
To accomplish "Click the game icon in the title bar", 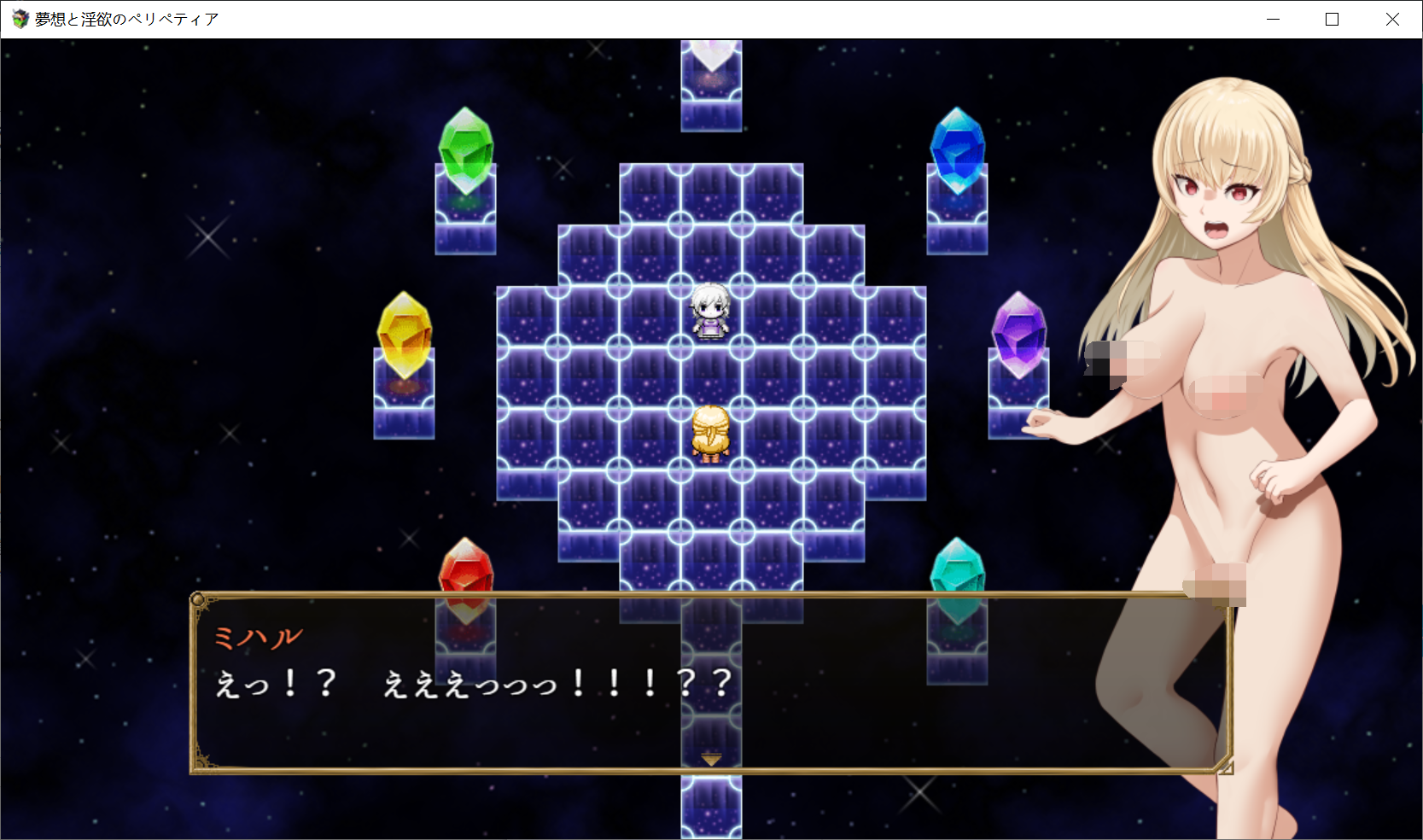I will click(x=18, y=17).
